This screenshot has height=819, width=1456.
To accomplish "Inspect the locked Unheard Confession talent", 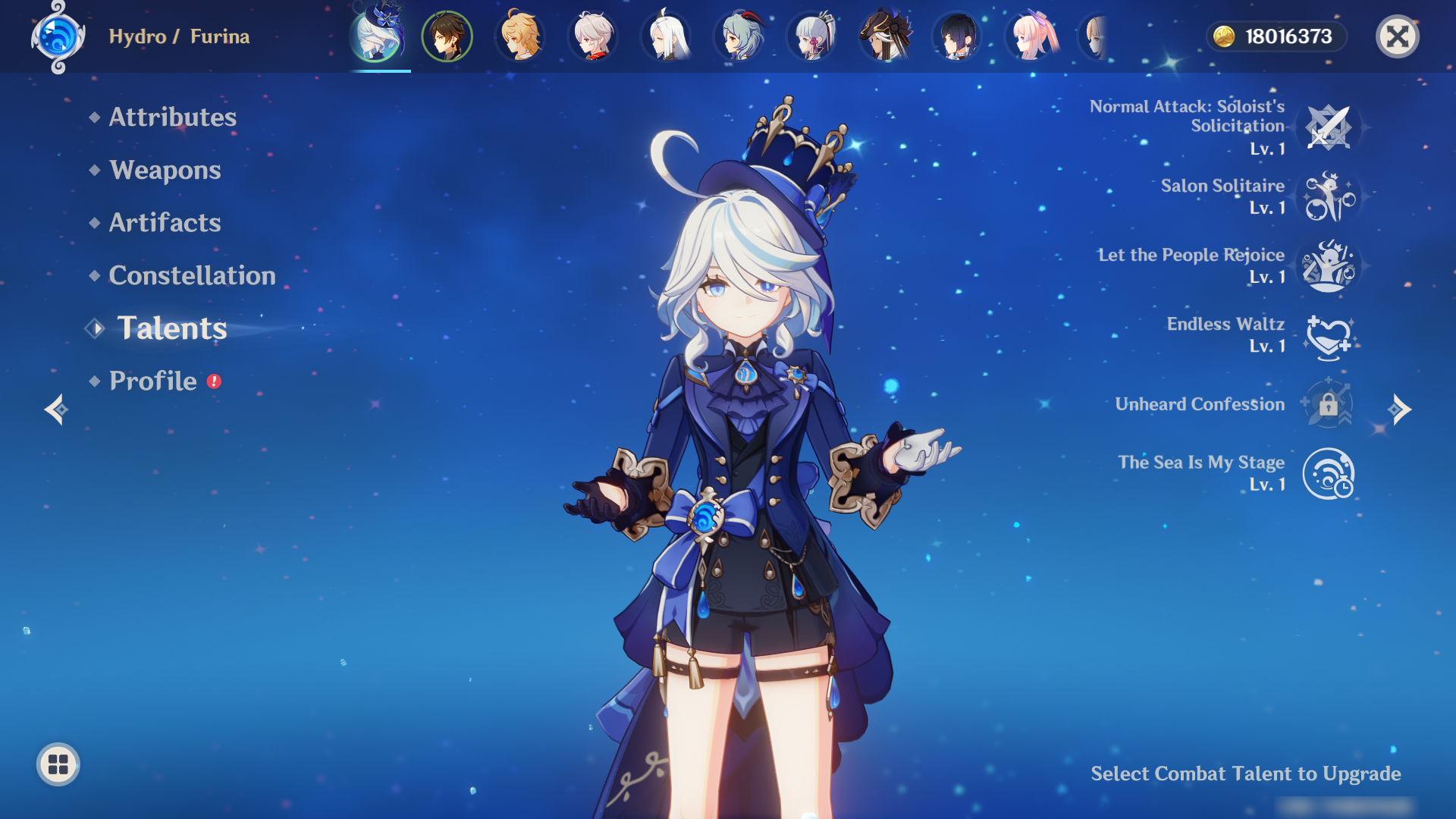I will point(1328,404).
